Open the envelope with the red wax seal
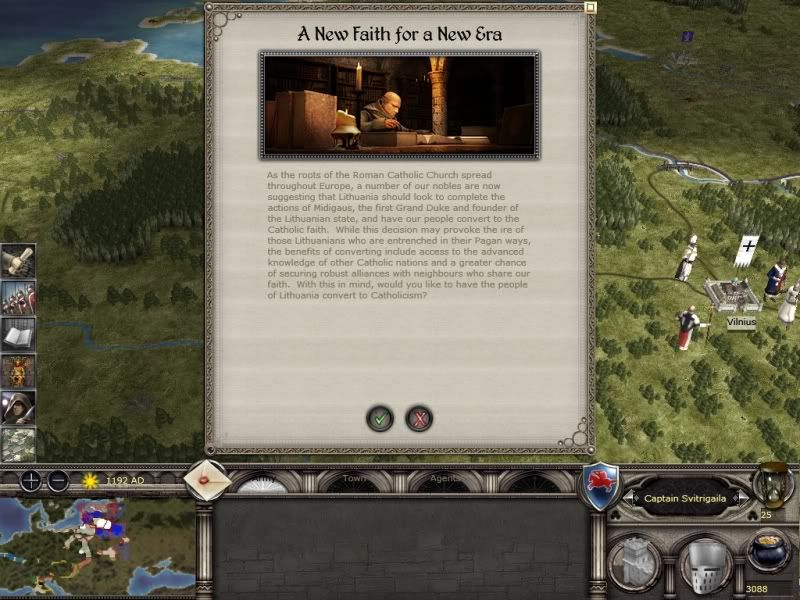The width and height of the screenshot is (800, 600). tap(208, 479)
